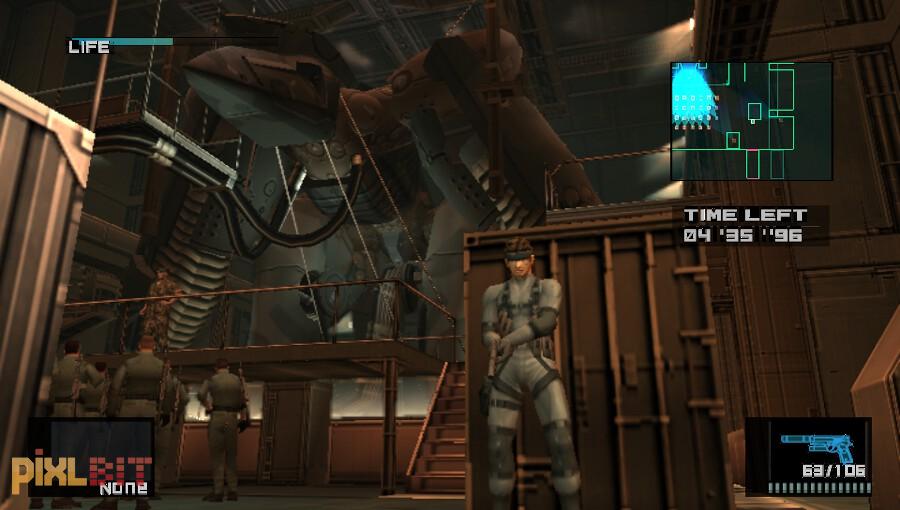This screenshot has height=510, width=900.
Task: Select the equipped pistol weapon slot
Action: 807,456
